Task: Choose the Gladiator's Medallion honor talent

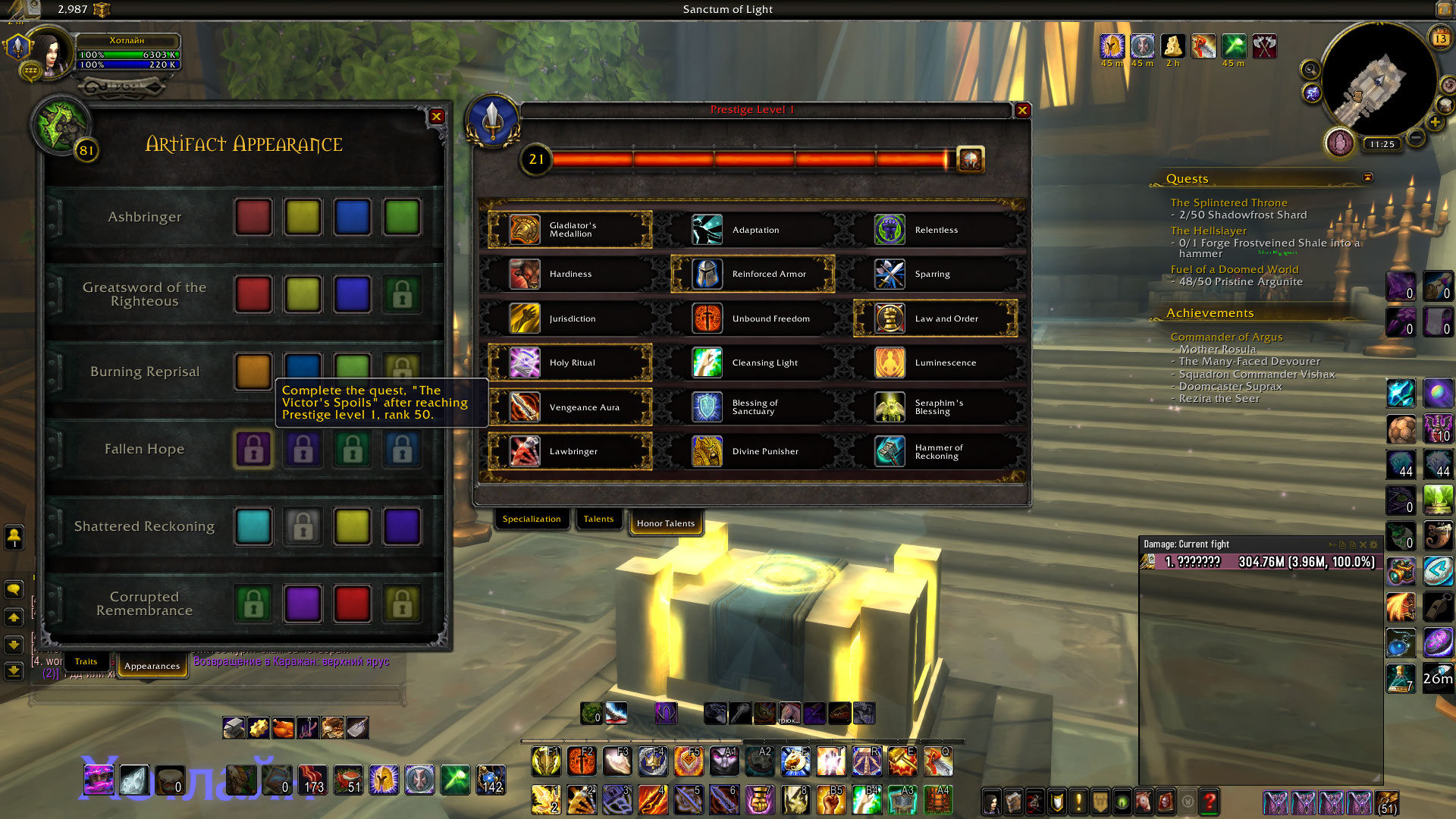Action: pyautogui.click(x=570, y=230)
